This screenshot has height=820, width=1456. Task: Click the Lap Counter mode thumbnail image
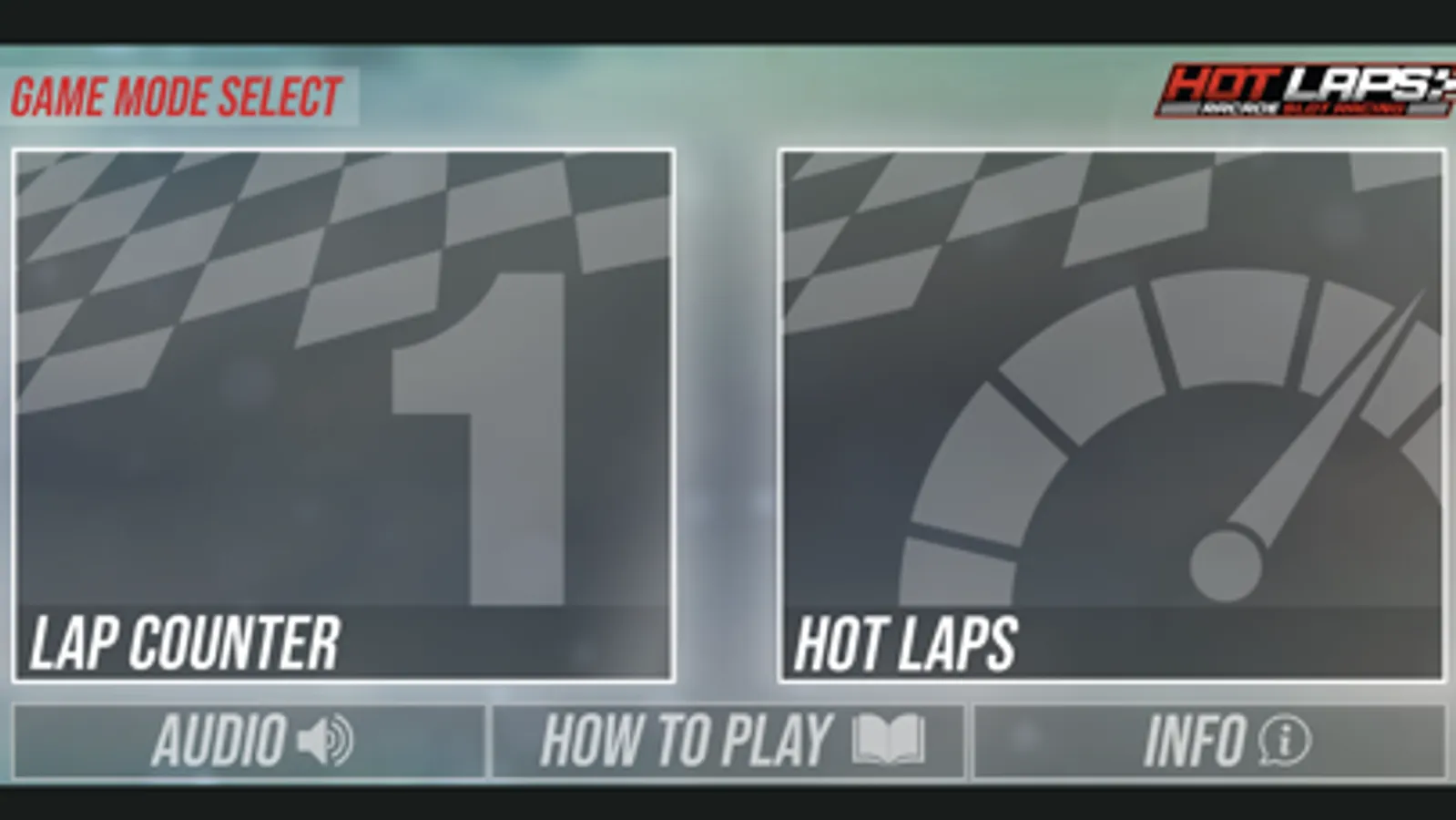(344, 383)
